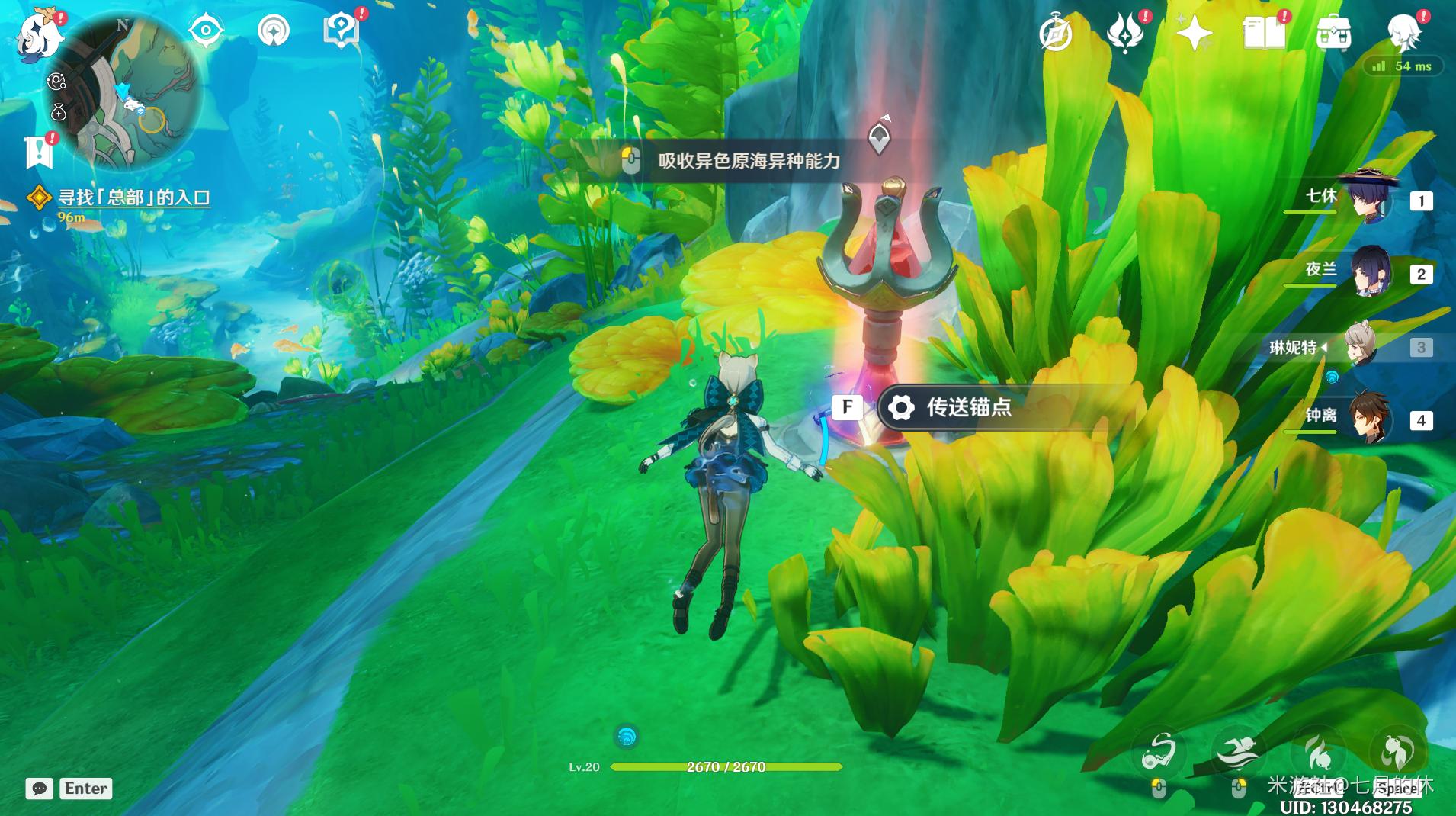This screenshot has height=816, width=1456.
Task: Open the battle pass winged icon
Action: click(1125, 34)
